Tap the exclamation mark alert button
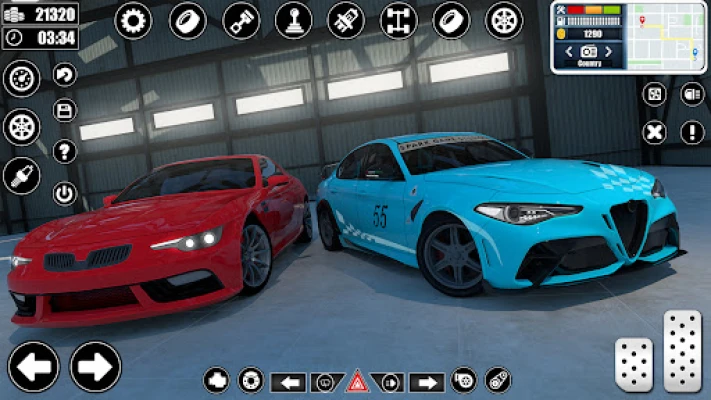Screen dimensions: 711x400 (692, 132)
